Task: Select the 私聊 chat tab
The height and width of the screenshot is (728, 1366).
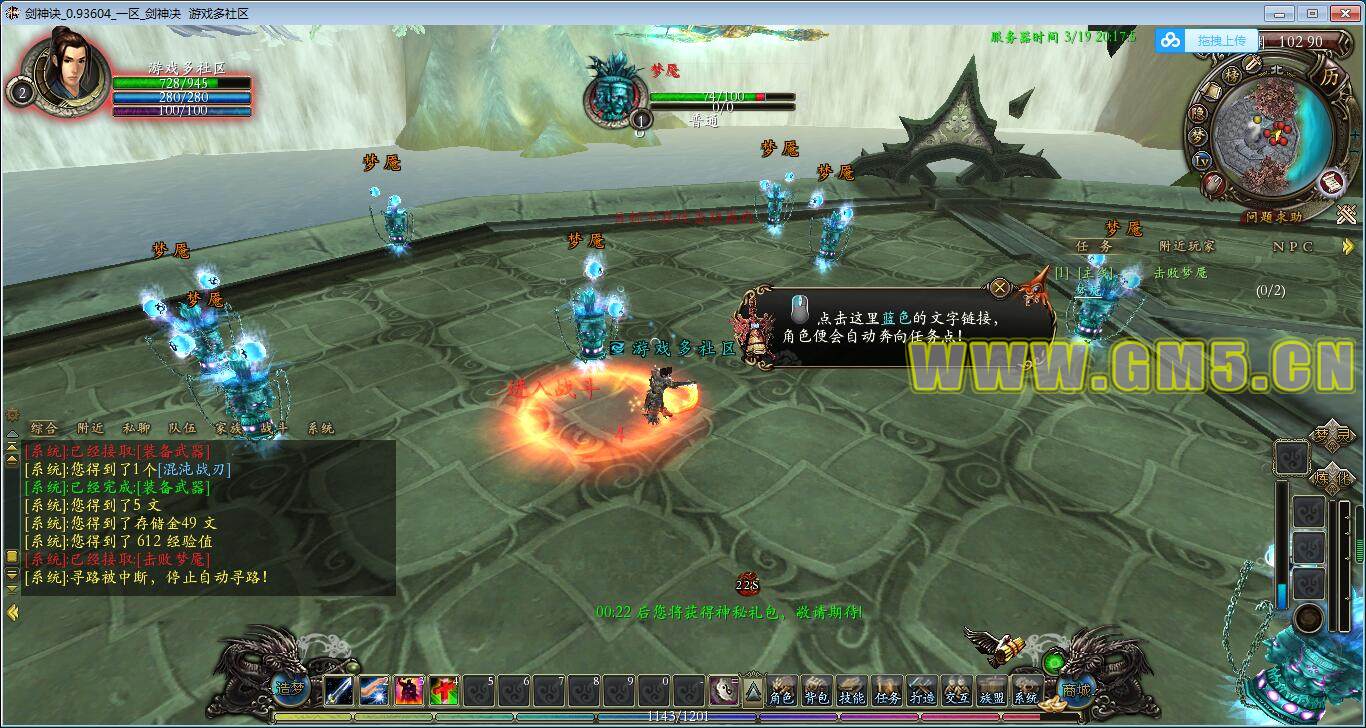Action: click(135, 428)
